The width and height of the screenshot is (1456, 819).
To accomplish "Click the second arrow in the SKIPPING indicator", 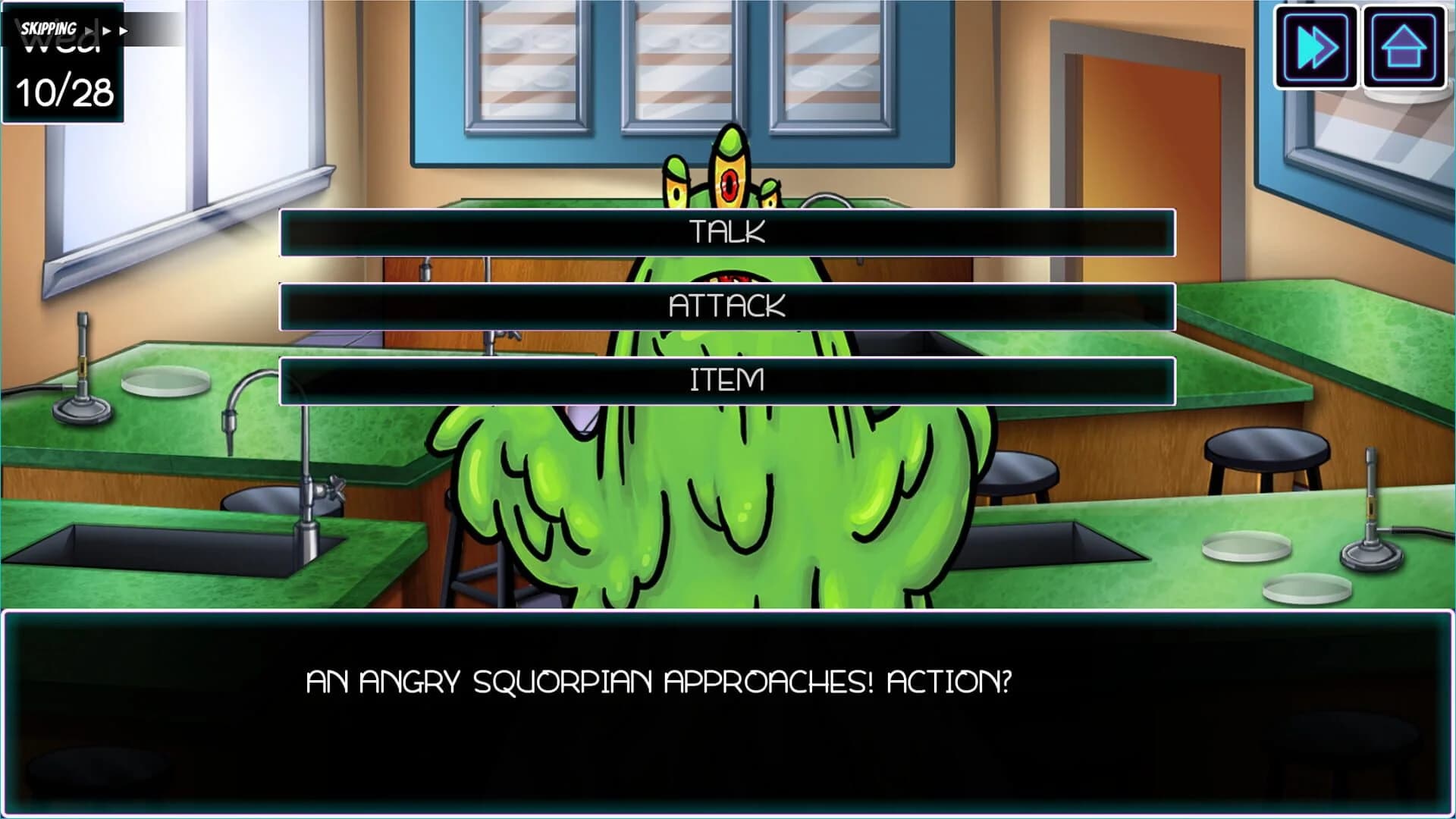I will (106, 29).
